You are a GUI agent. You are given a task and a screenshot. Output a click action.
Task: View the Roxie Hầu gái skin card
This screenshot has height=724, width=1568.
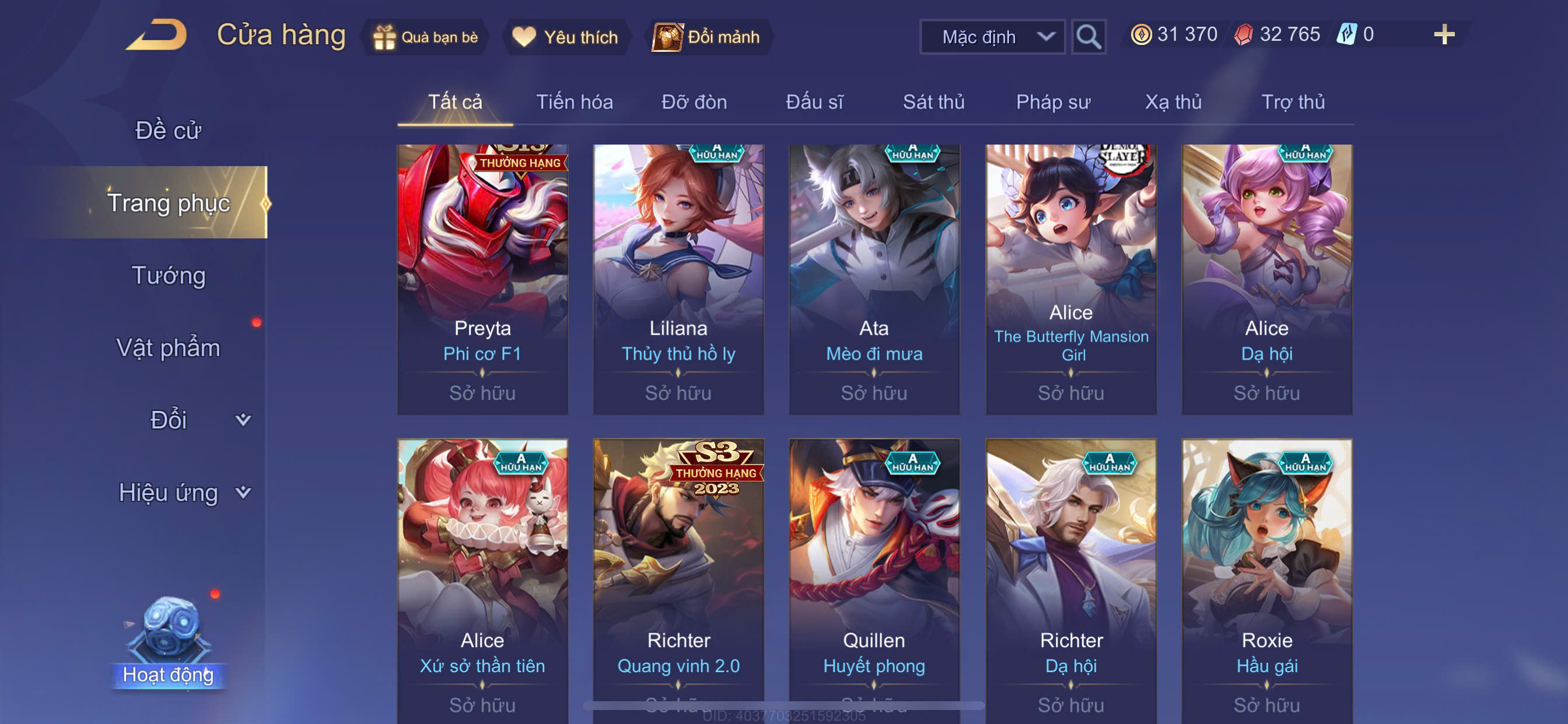(1266, 578)
